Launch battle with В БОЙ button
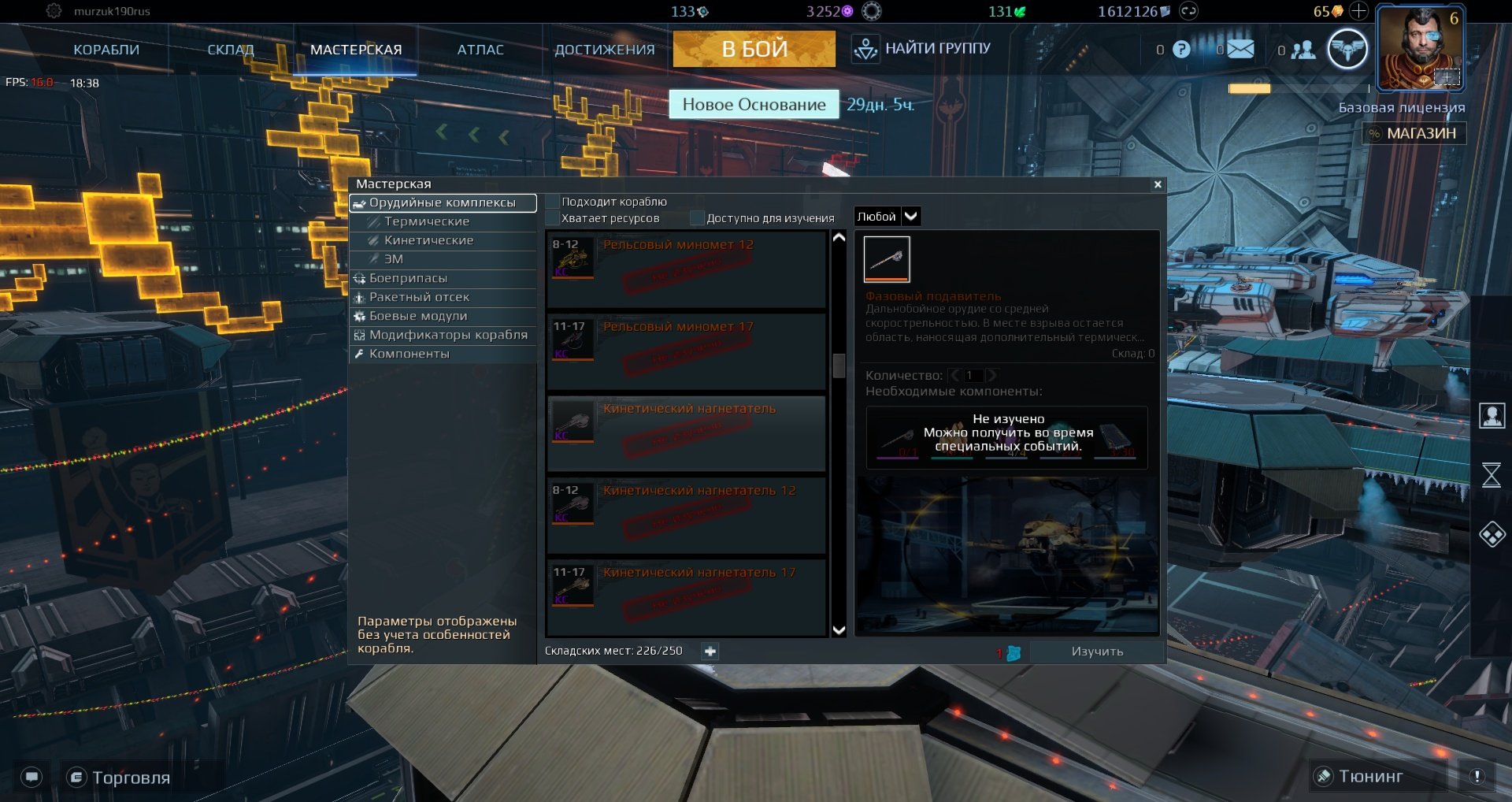Image resolution: width=1512 pixels, height=802 pixels. tap(754, 49)
